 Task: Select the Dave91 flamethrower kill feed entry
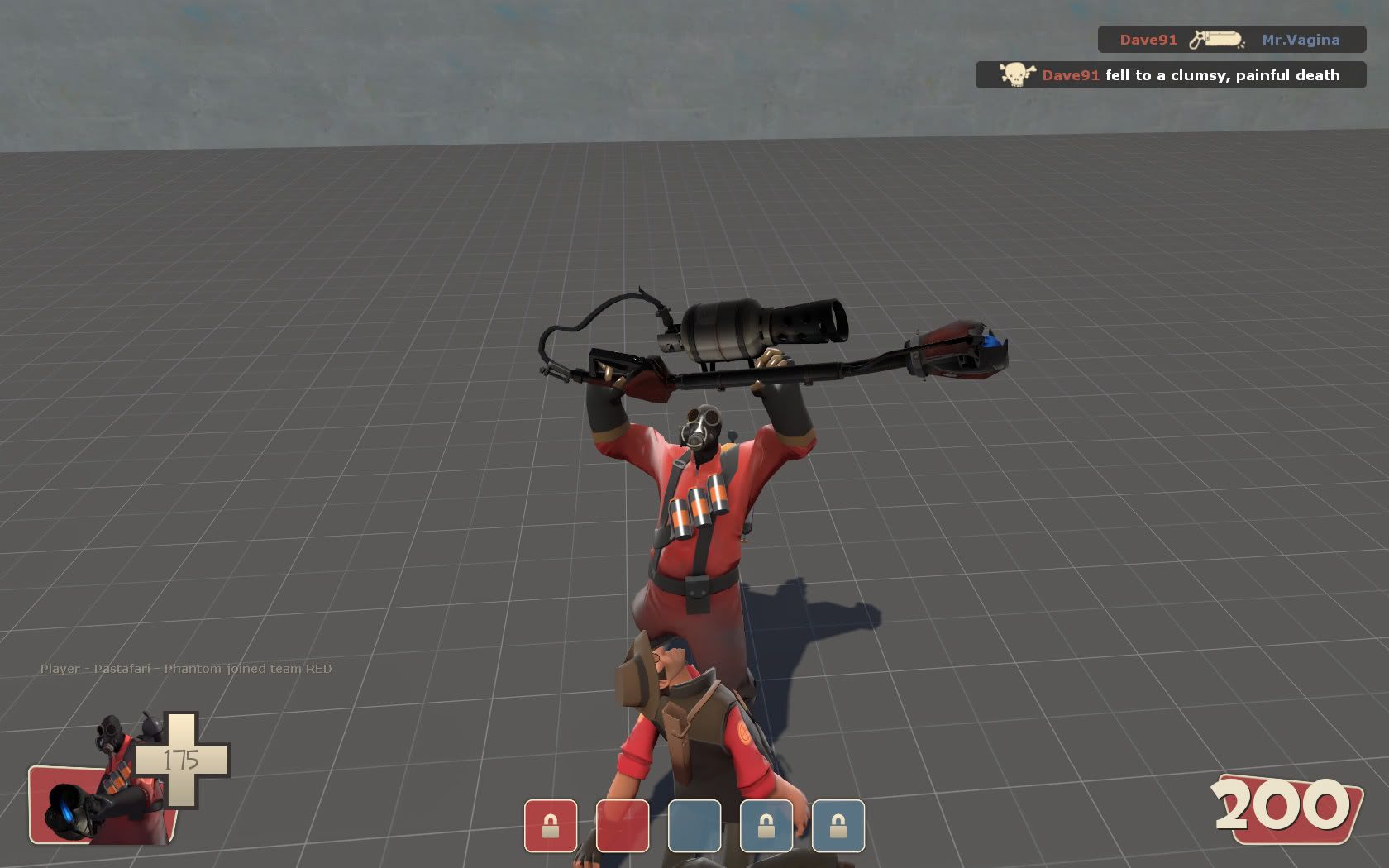pos(1231,40)
